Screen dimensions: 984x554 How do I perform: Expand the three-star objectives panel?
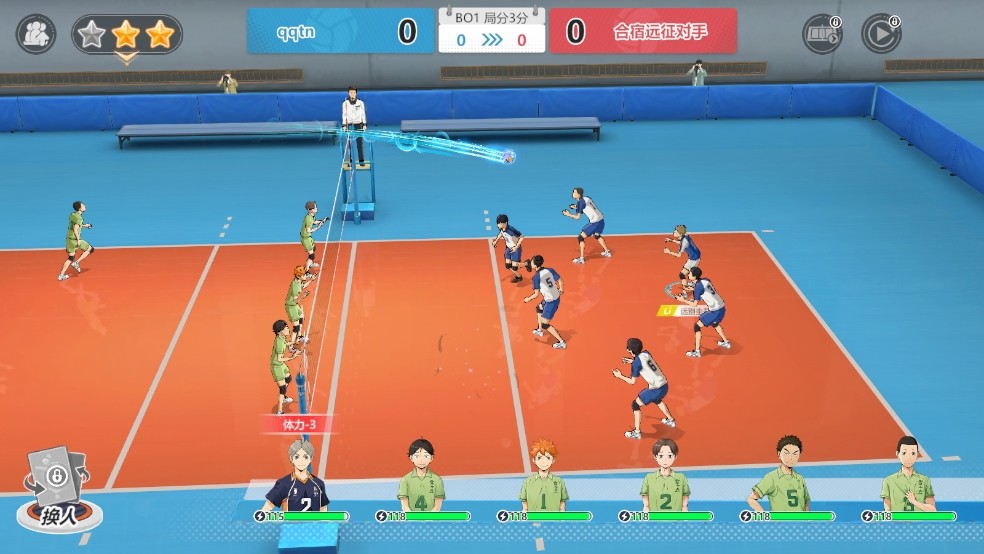coord(126,37)
